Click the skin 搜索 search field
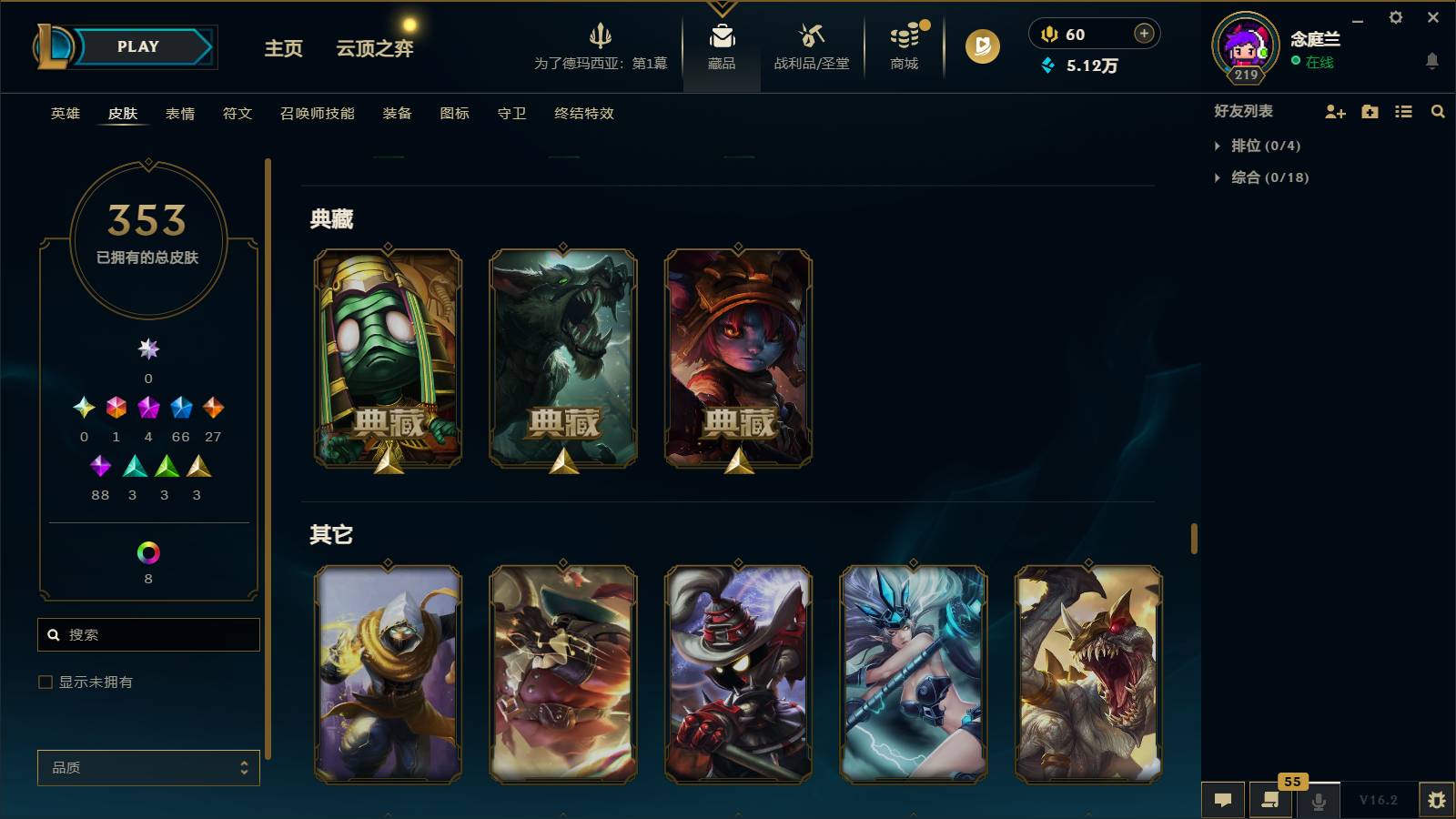 [x=148, y=634]
